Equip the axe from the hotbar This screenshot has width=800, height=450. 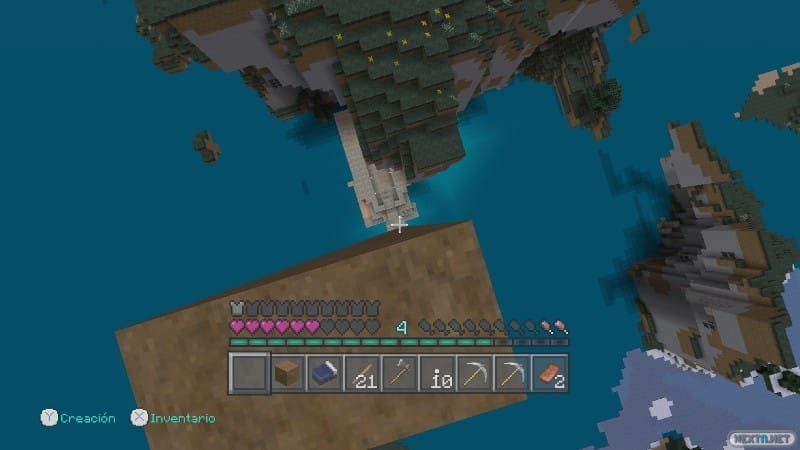coord(400,373)
